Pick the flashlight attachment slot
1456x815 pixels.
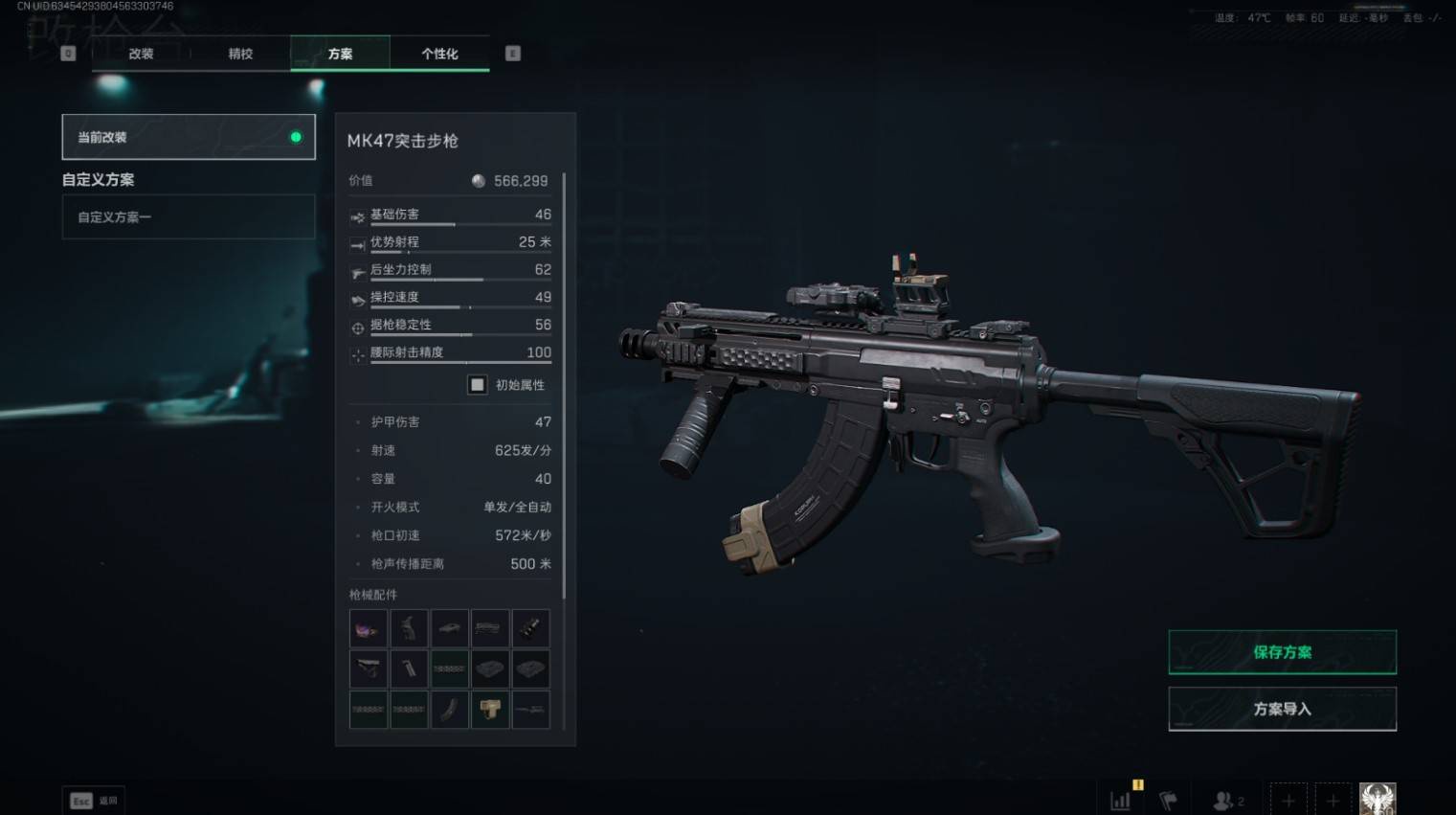point(530,628)
